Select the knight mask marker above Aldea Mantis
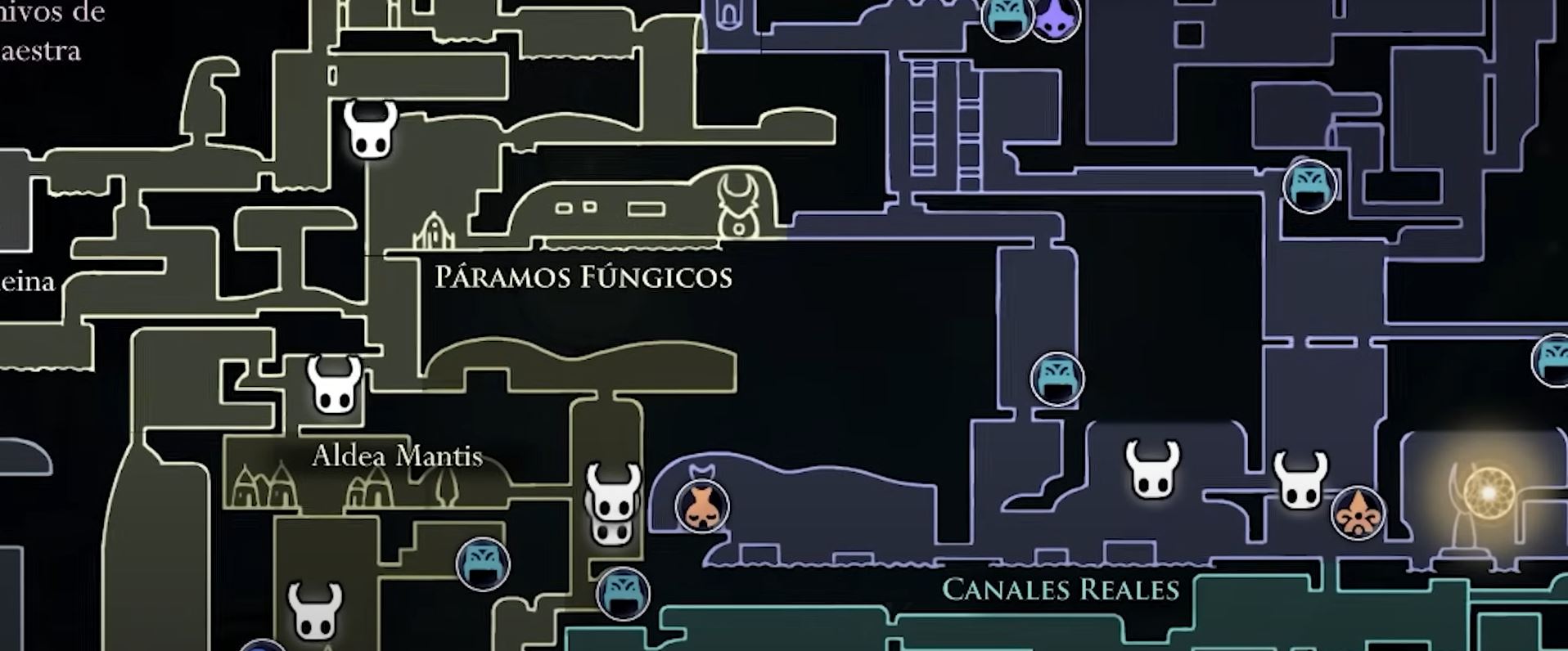Viewport: 1568px width, 651px height. (x=331, y=384)
